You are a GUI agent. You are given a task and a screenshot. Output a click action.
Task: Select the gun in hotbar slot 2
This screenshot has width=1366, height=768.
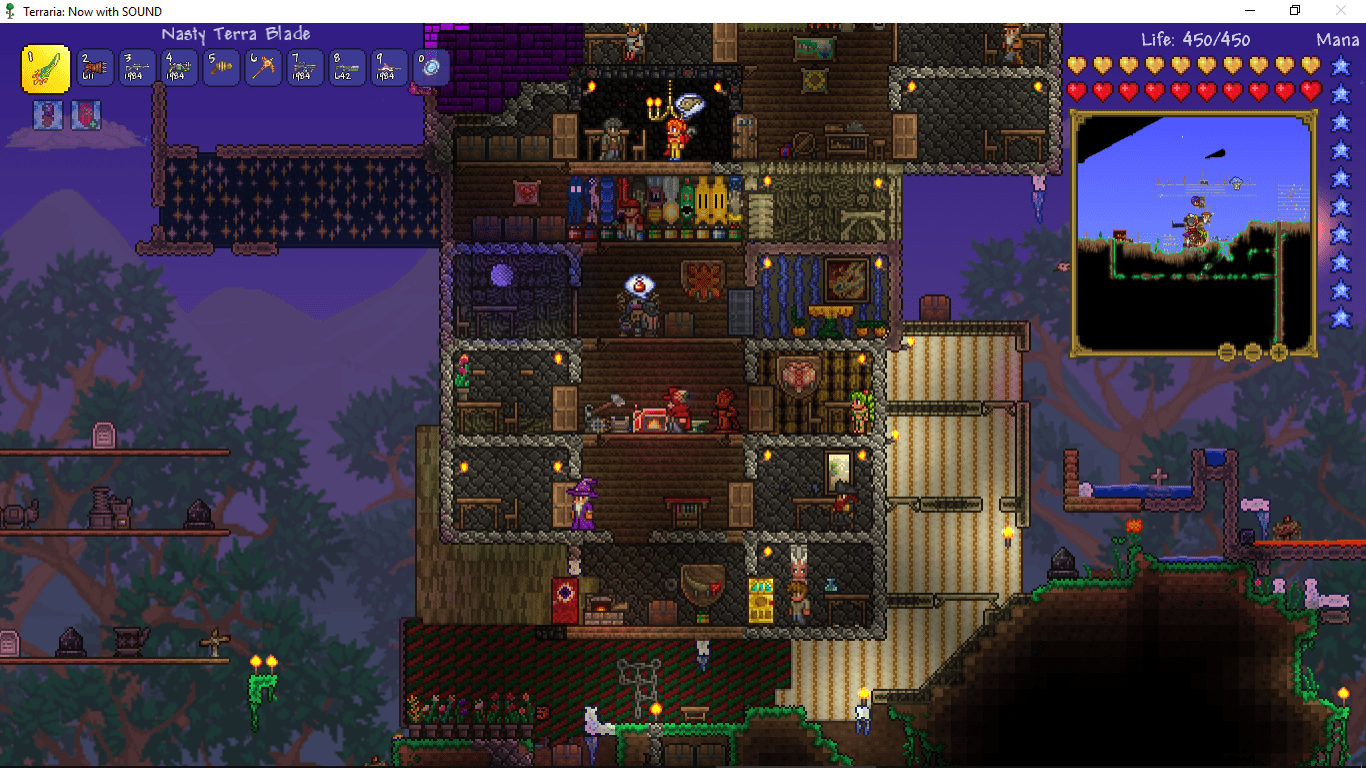pyautogui.click(x=95, y=68)
